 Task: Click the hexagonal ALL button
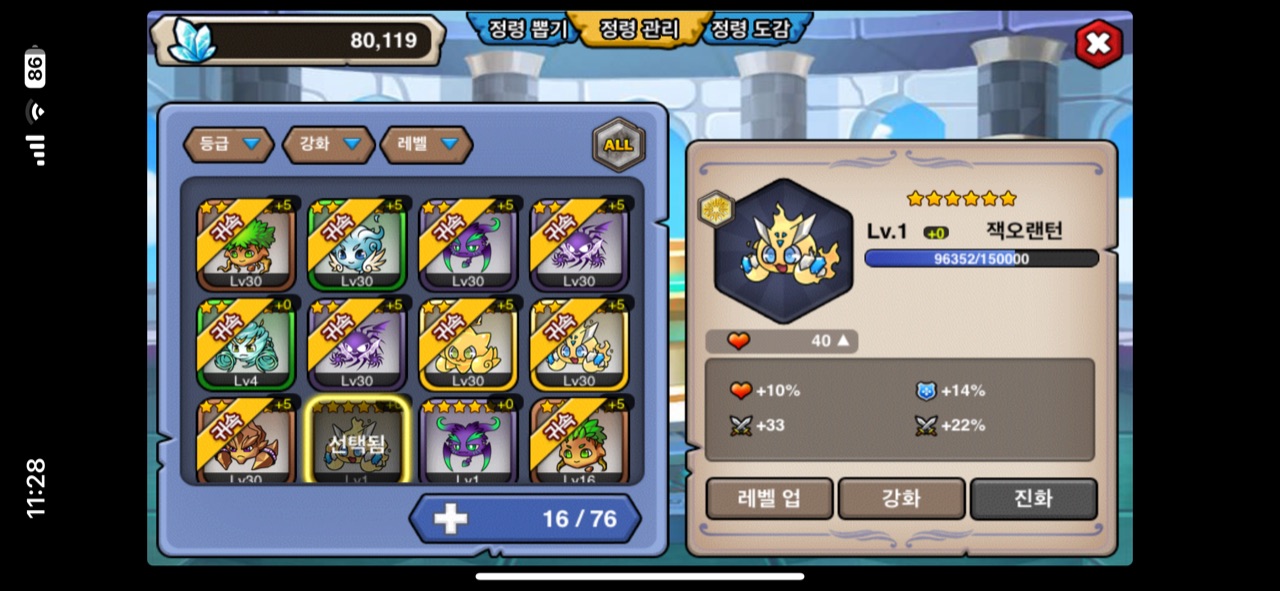point(618,144)
